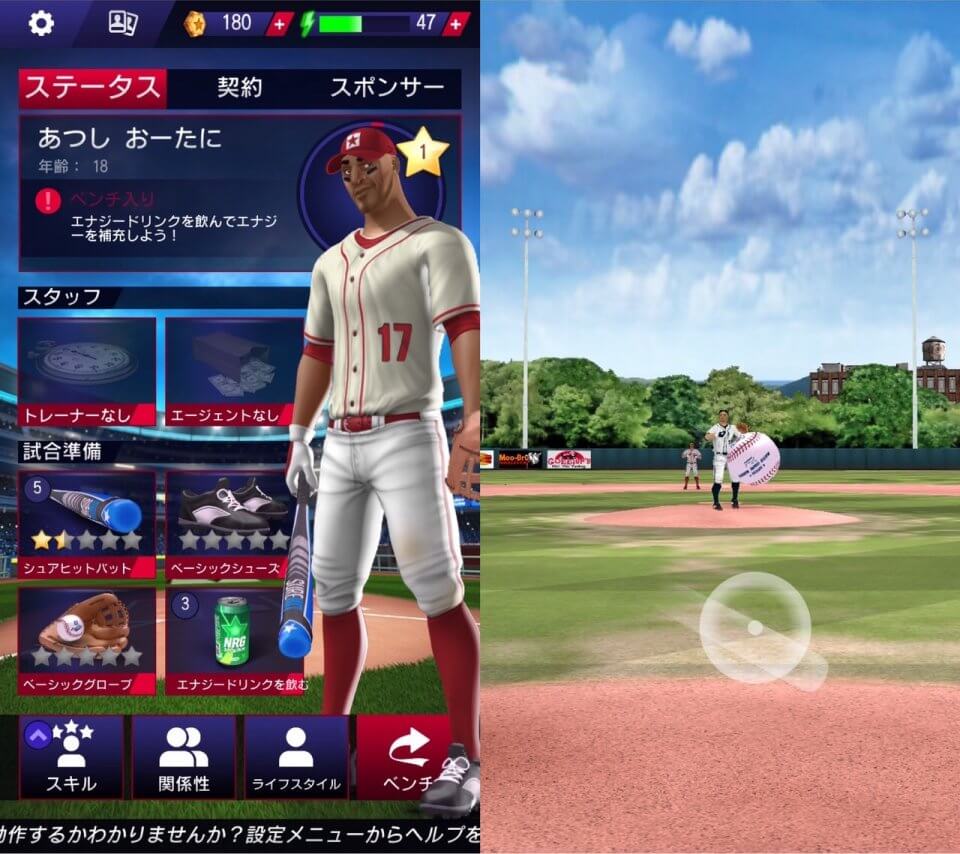The width and height of the screenshot is (960, 854).
Task: Choose the ベーシックシューズ equipment slot
Action: coord(234,523)
